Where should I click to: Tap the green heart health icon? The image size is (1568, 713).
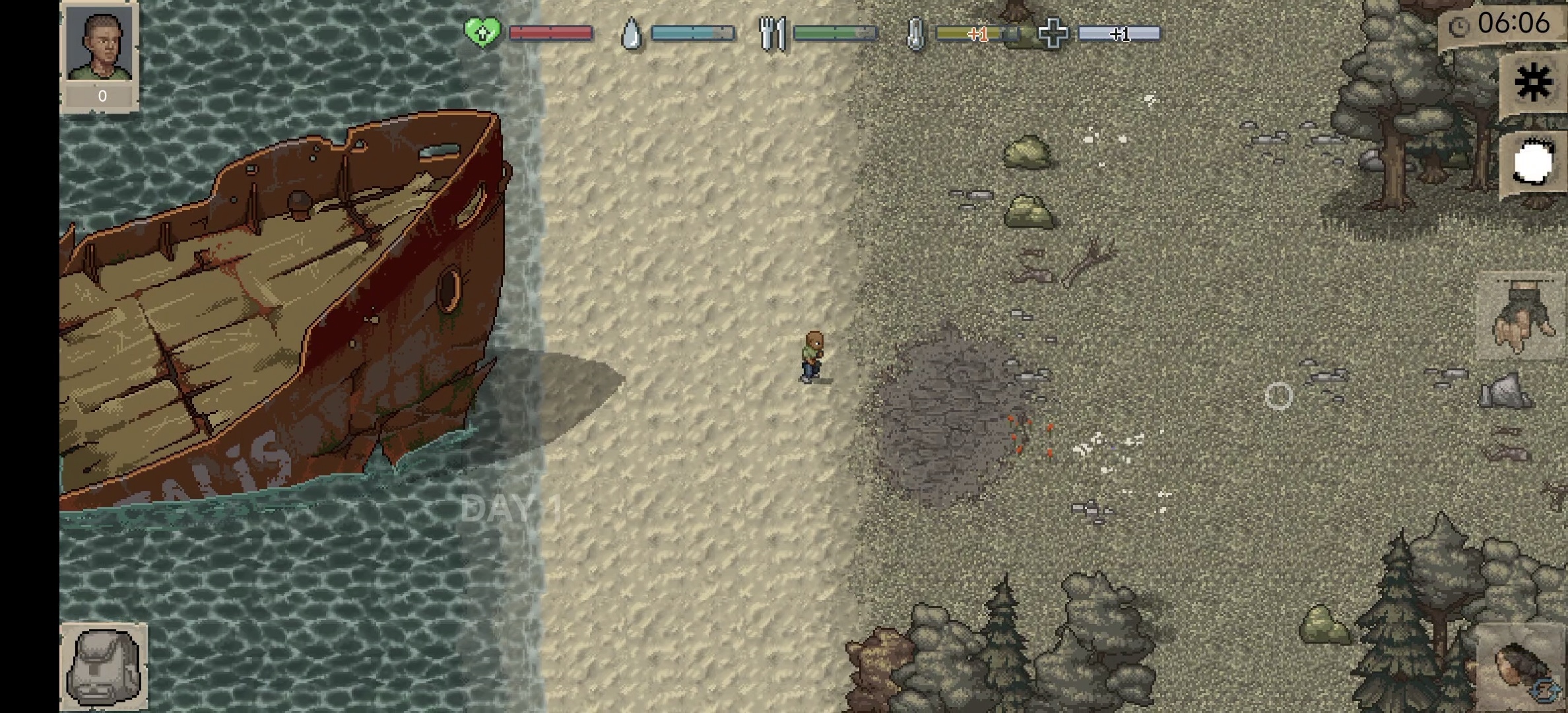pos(482,32)
